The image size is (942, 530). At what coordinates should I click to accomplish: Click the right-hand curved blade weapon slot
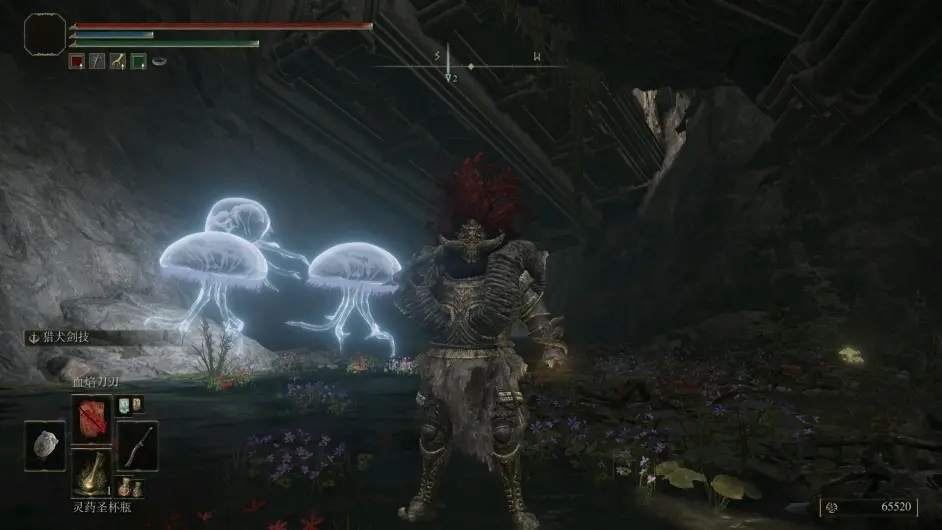pos(137,445)
